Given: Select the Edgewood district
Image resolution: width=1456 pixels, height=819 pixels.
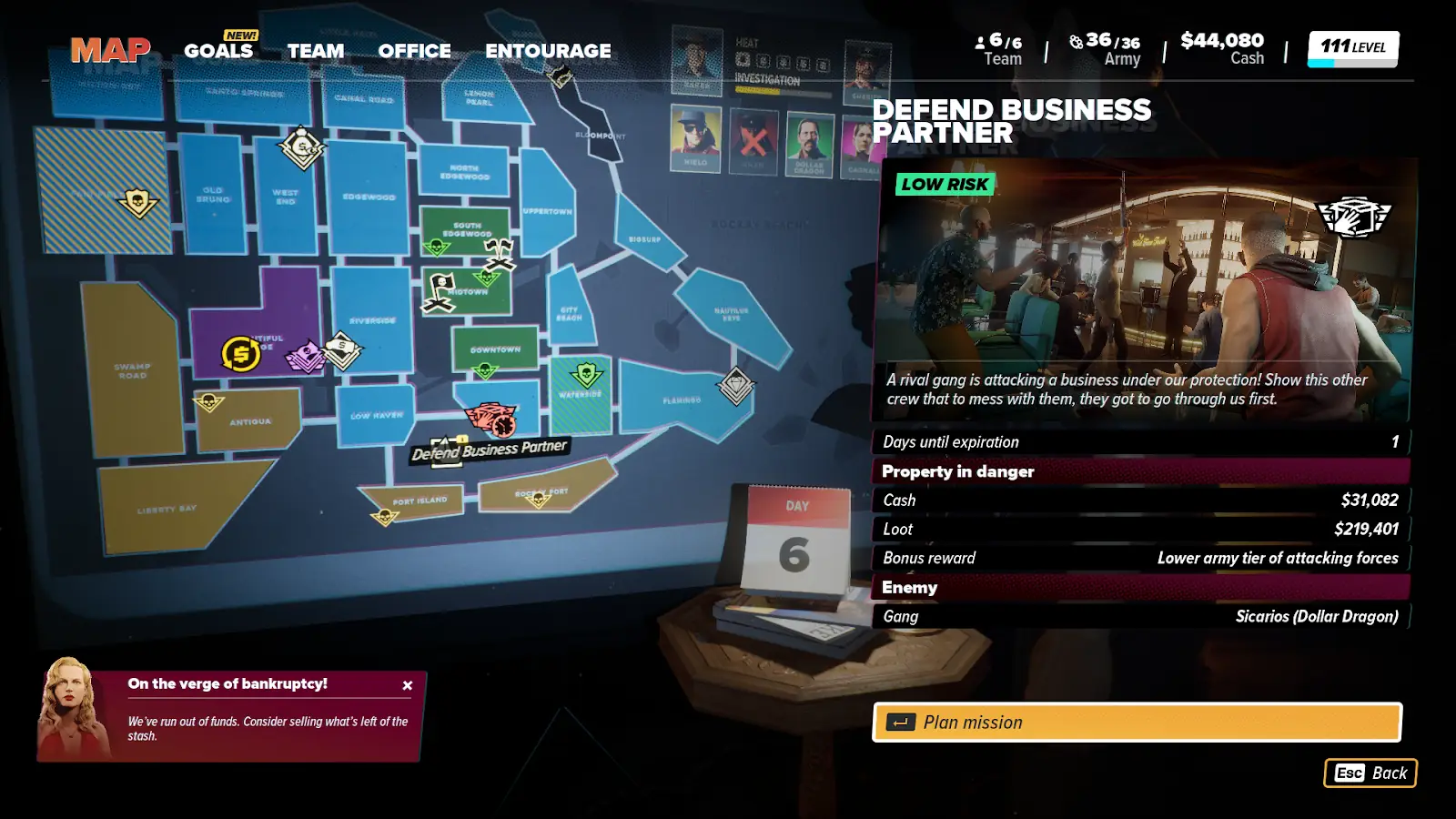Looking at the screenshot, I should pyautogui.click(x=369, y=196).
